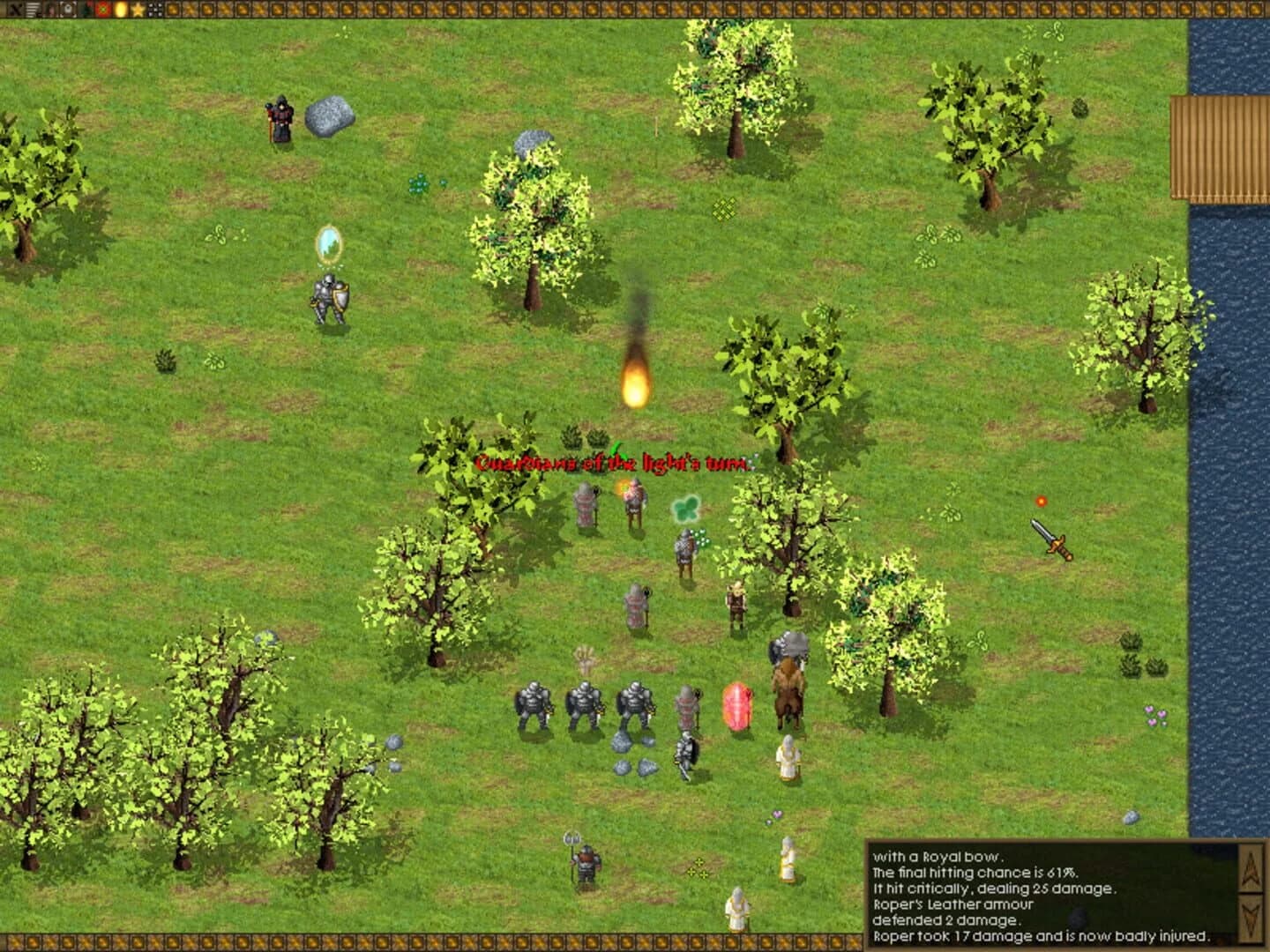
Task: Open the character portrait icon
Action: click(x=49, y=9)
